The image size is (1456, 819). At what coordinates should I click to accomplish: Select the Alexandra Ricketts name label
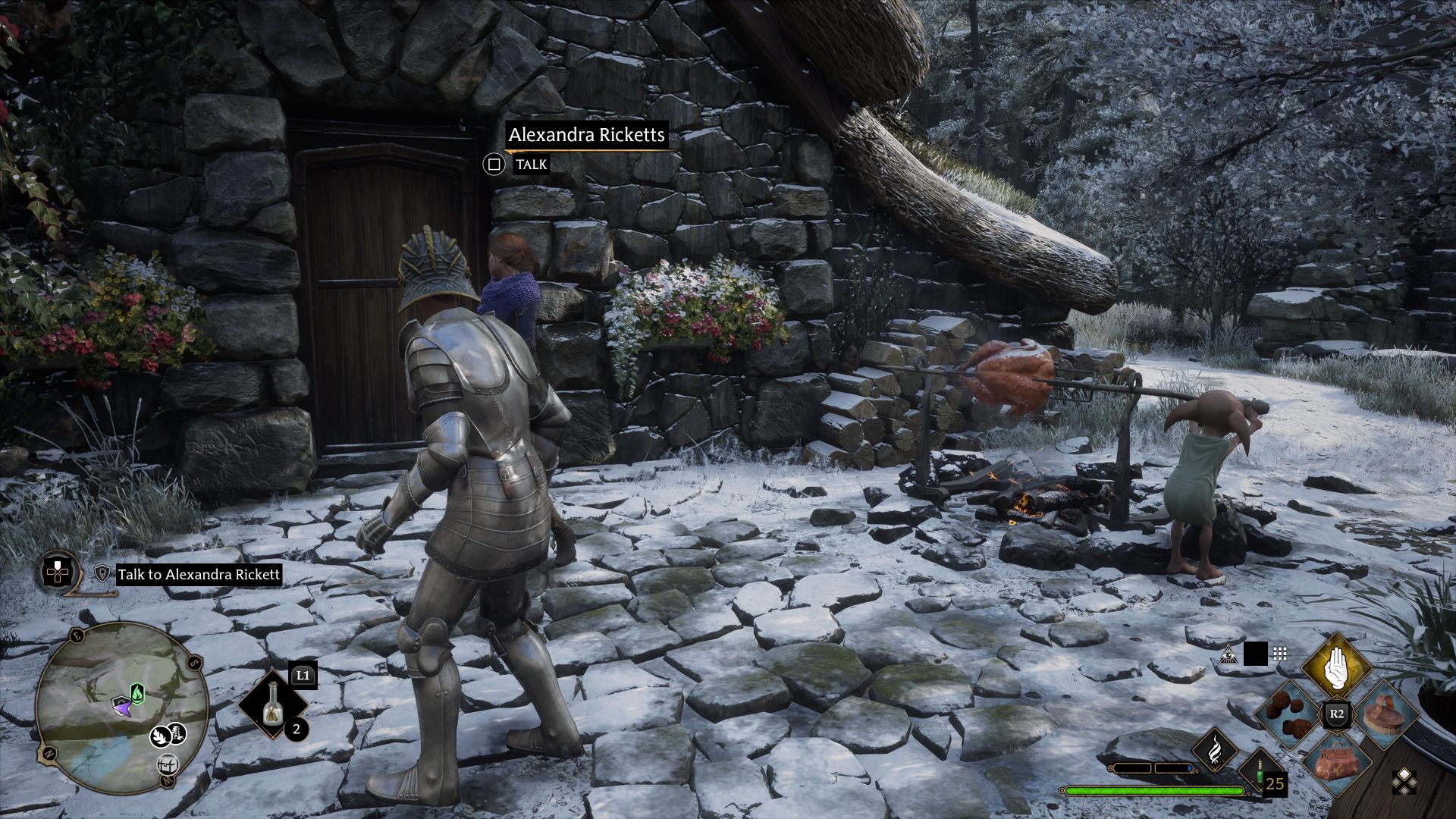point(586,135)
